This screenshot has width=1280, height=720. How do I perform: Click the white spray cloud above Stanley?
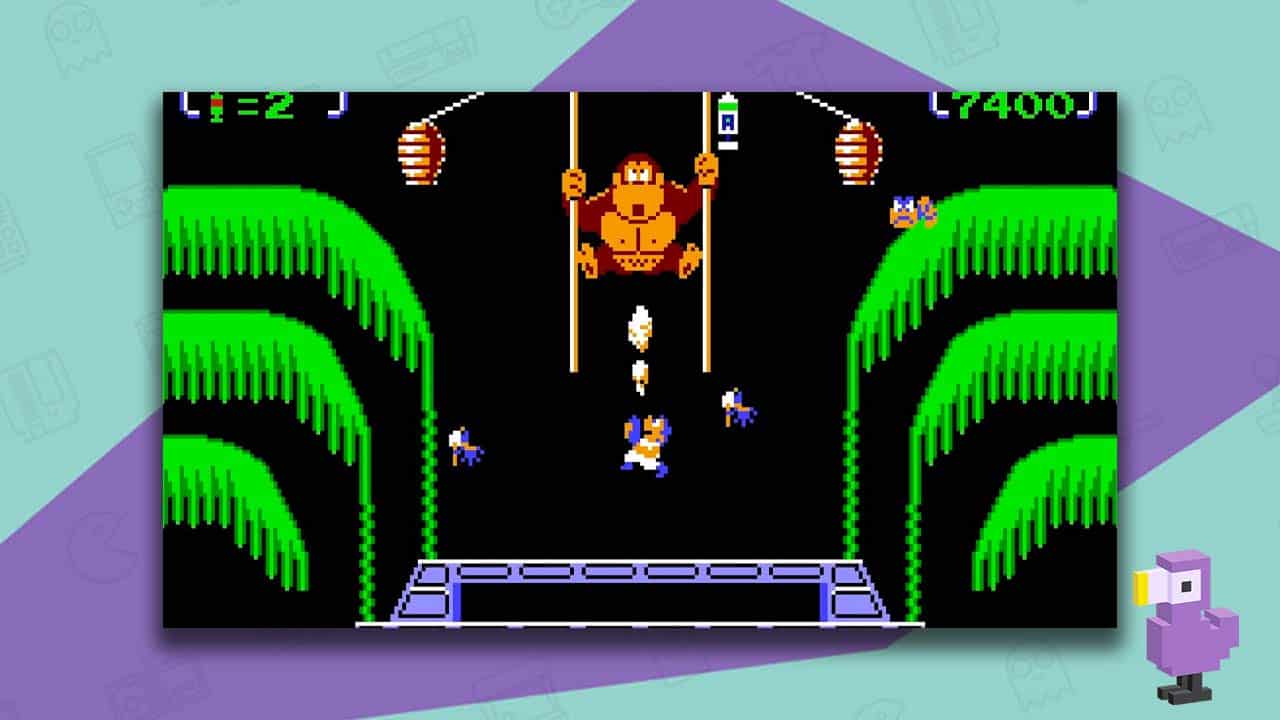[637, 330]
